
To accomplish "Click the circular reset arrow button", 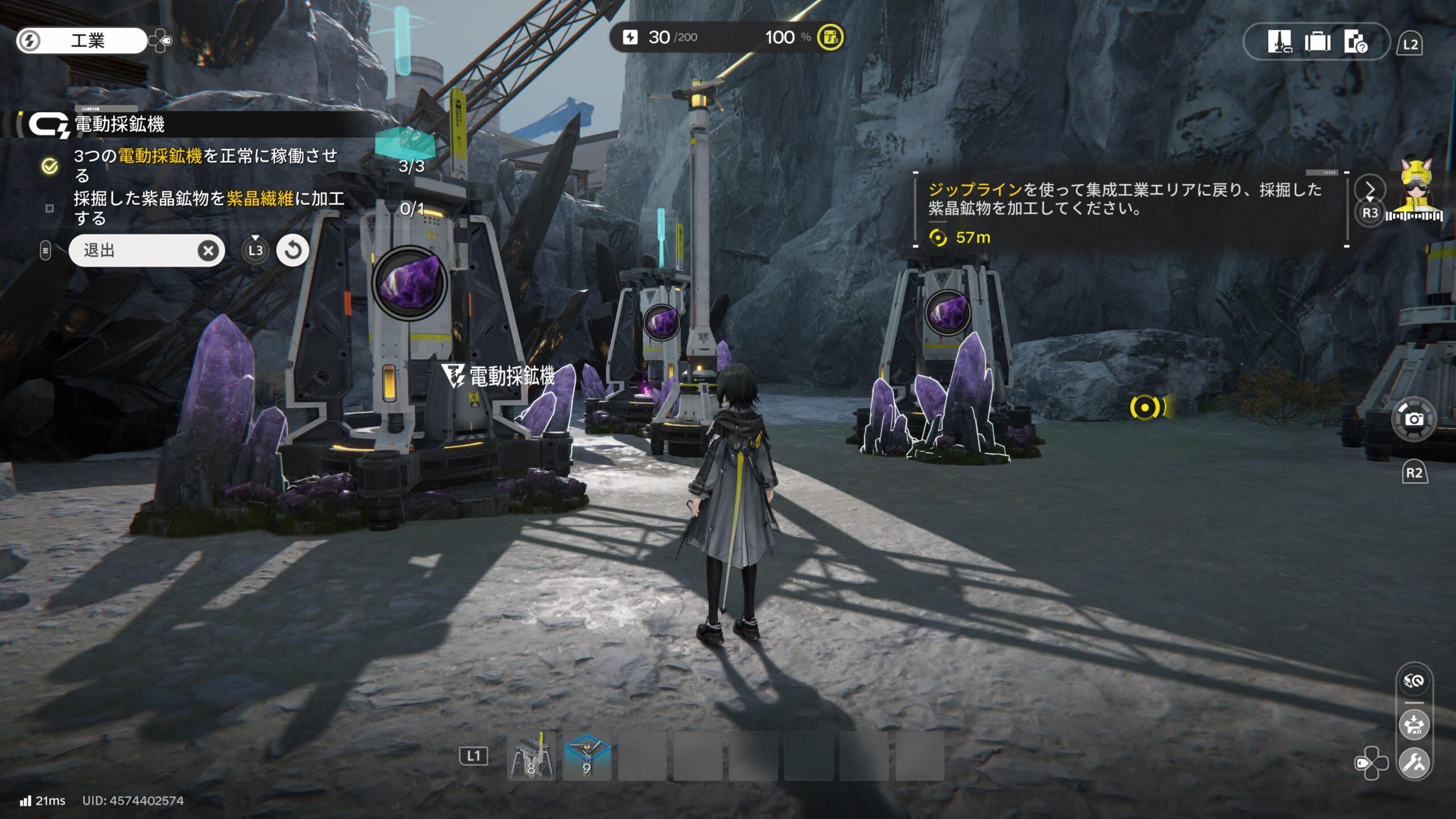I will [292, 250].
